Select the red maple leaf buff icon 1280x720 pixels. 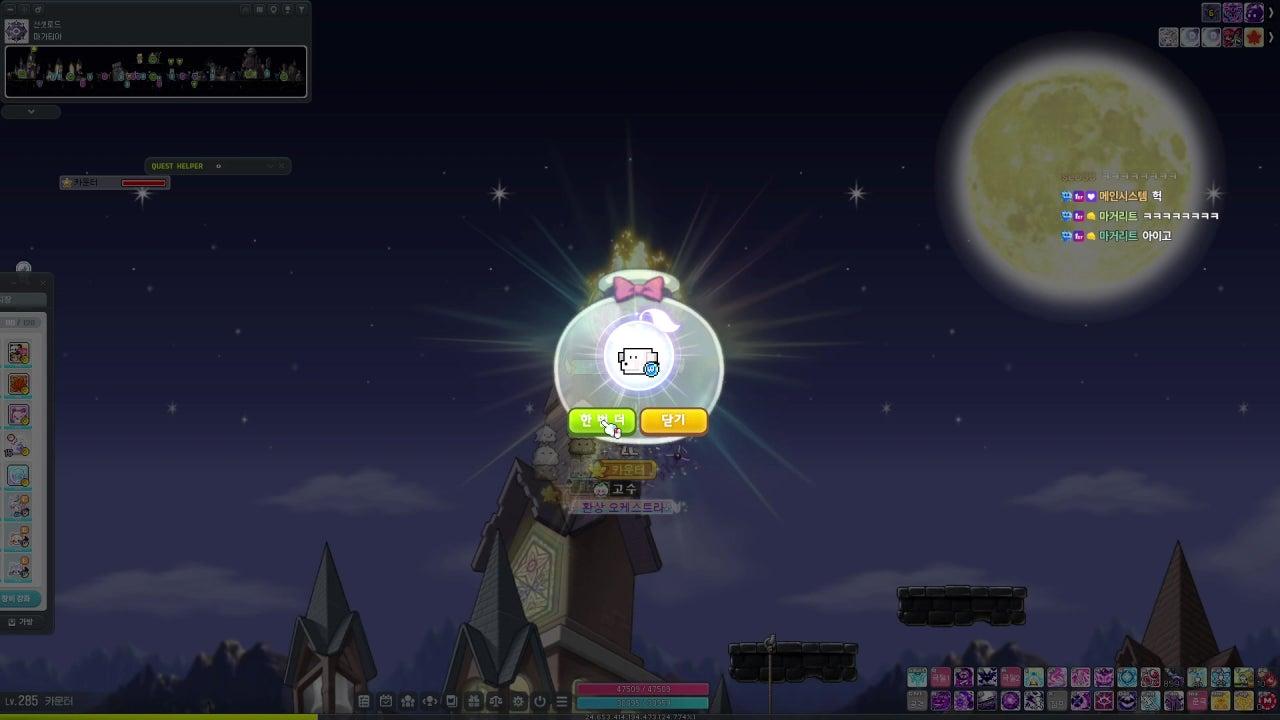click(1254, 37)
